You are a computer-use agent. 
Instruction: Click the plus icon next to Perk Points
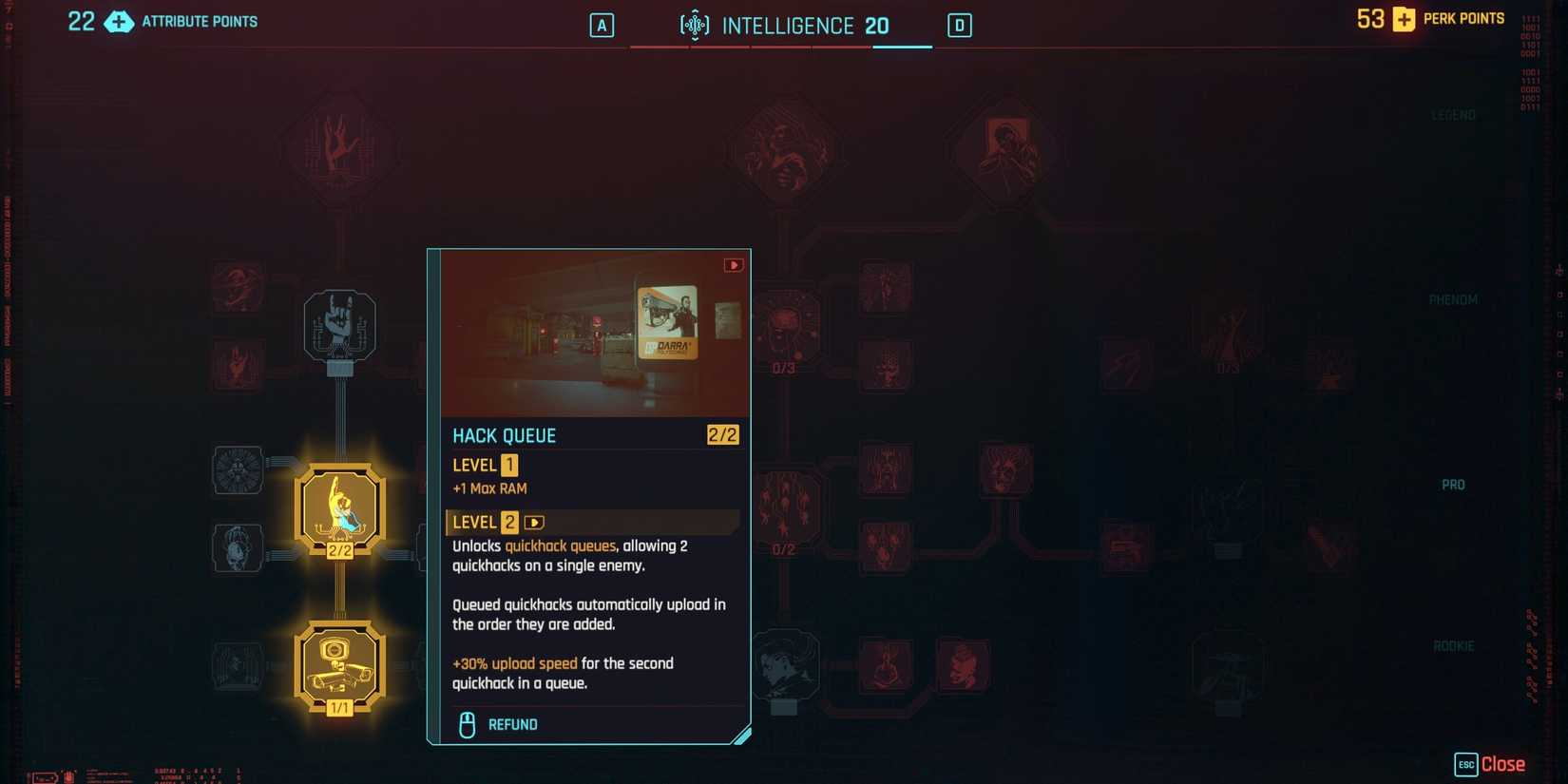point(1404,18)
